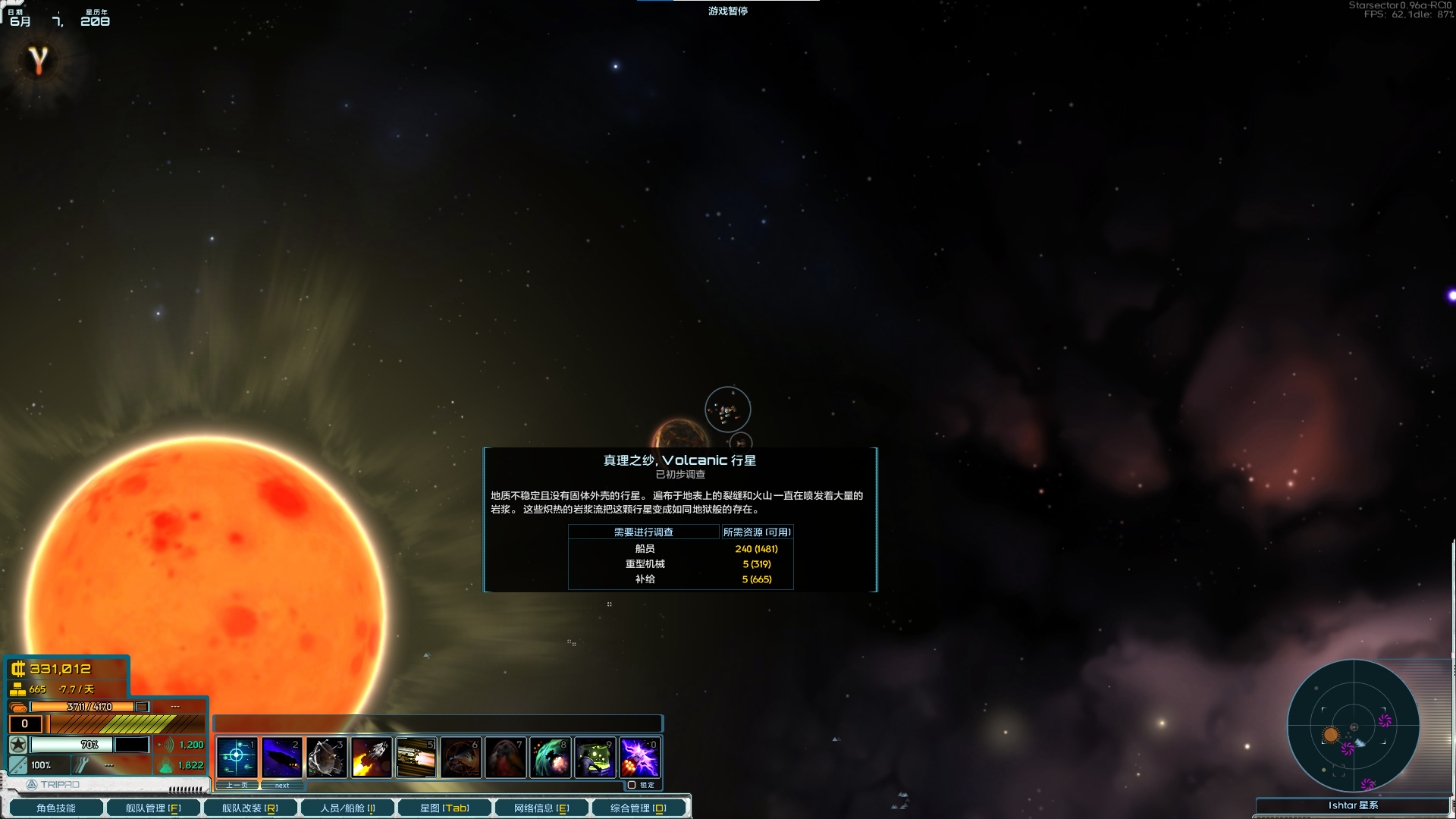Select the Ishtar 星系 system label
The image size is (1456, 819).
pos(1353,805)
